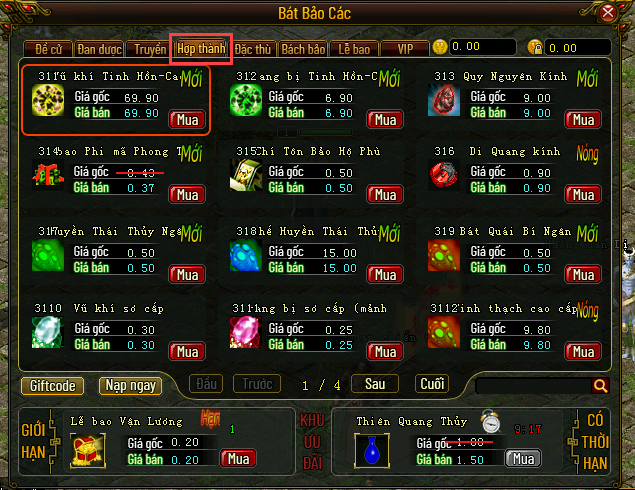635x490 pixels.
Task: Show the VIP shop tab
Action: [x=405, y=48]
